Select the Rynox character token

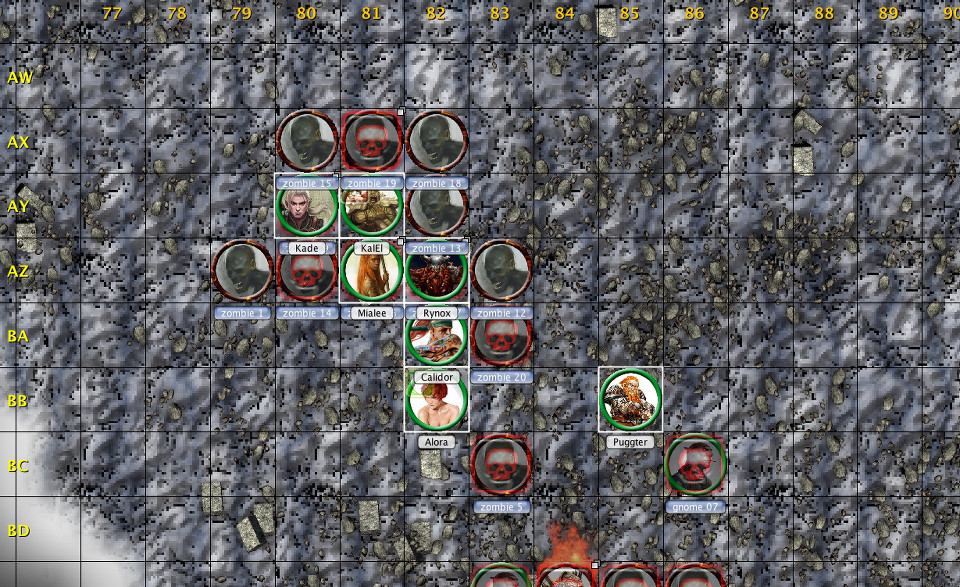[x=436, y=271]
